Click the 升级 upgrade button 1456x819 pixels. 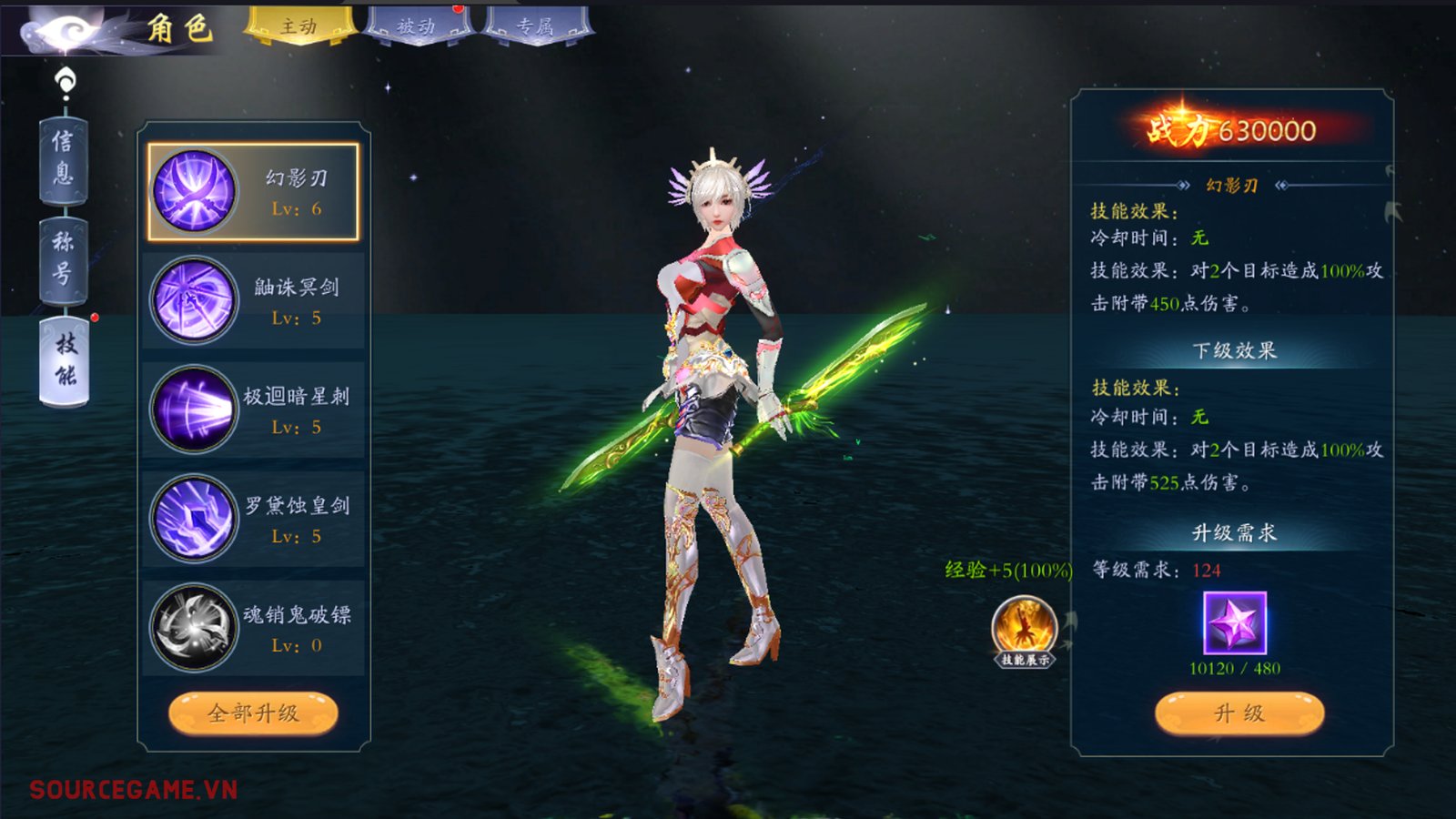point(1239,713)
